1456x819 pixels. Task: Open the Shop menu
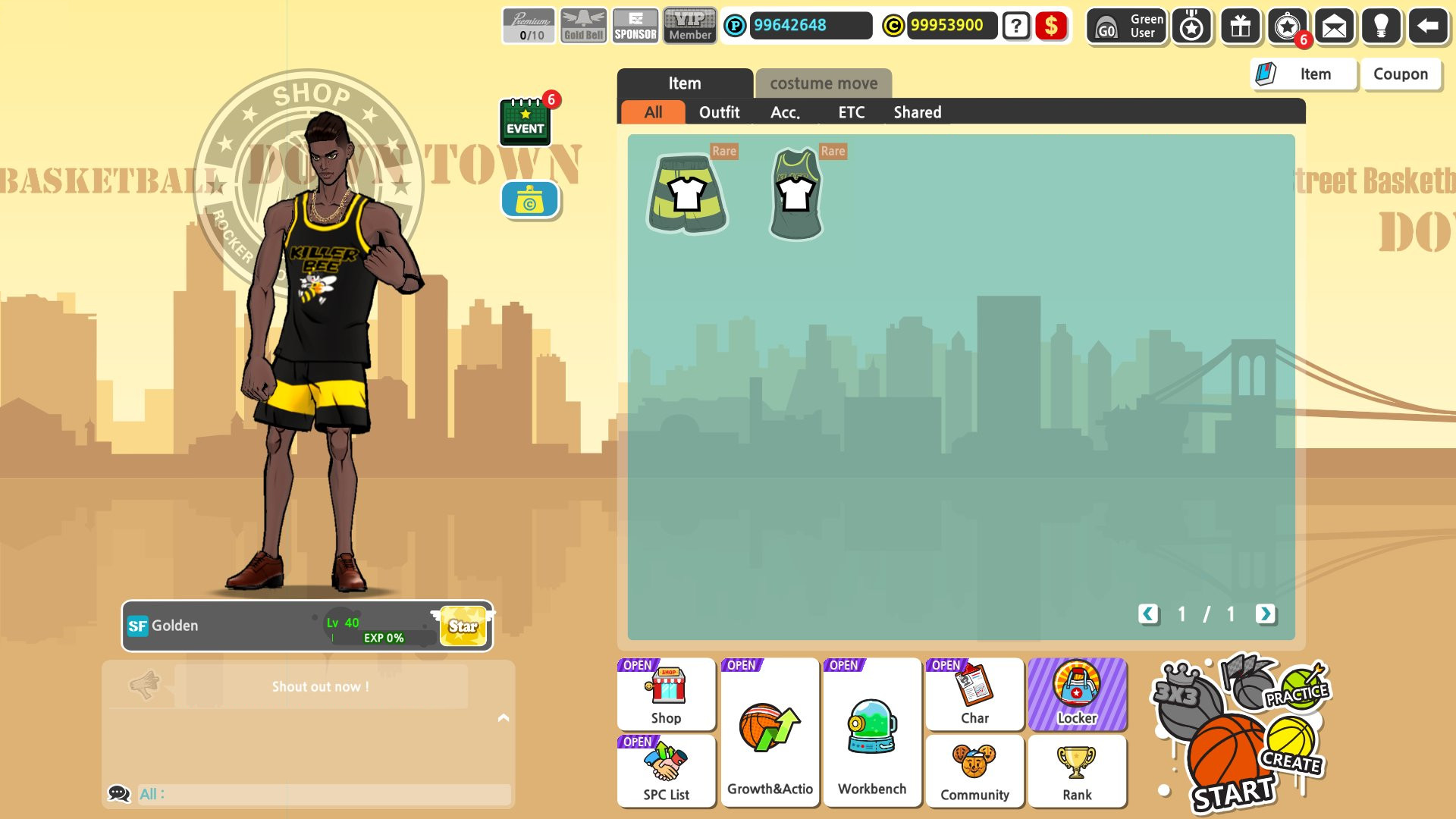tap(666, 694)
